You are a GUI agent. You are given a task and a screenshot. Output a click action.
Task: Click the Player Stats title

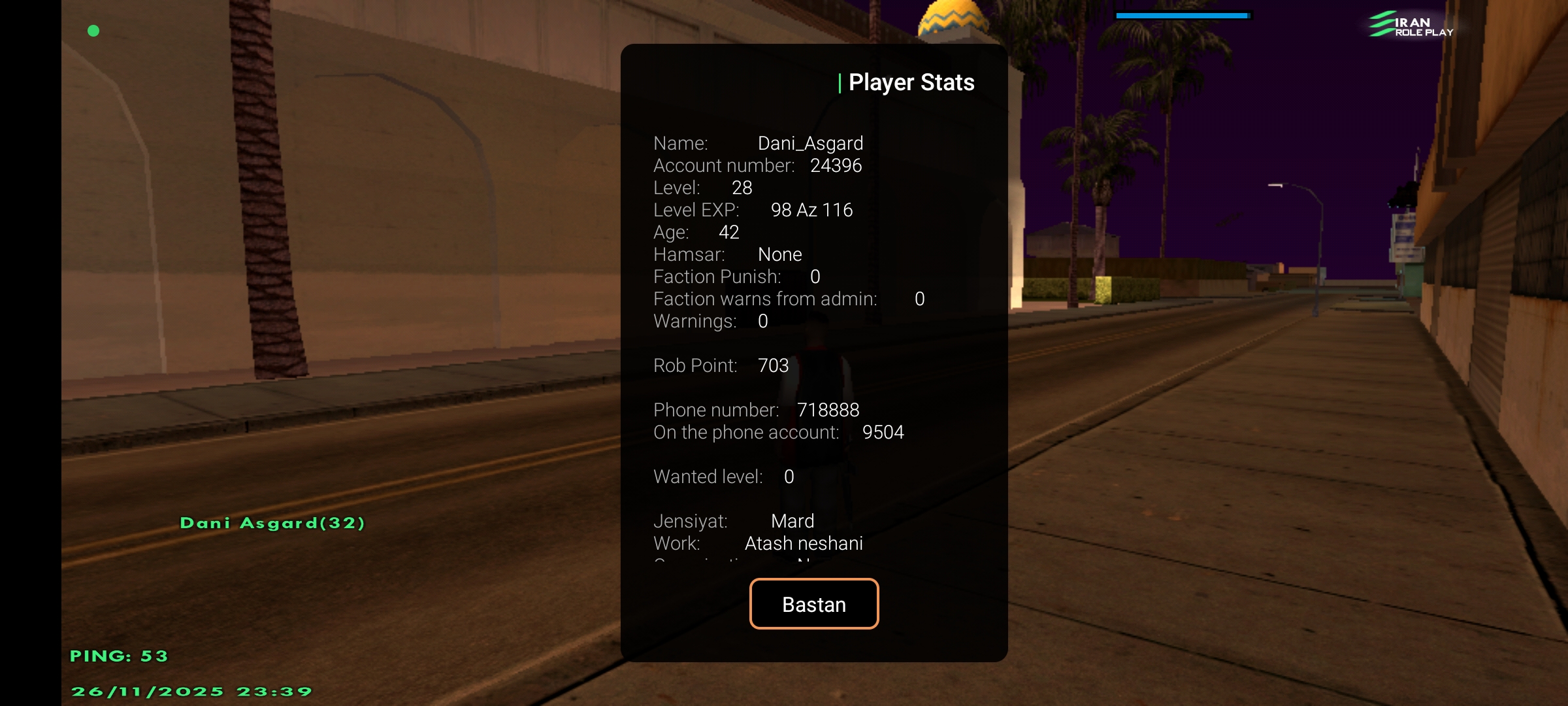click(x=907, y=82)
